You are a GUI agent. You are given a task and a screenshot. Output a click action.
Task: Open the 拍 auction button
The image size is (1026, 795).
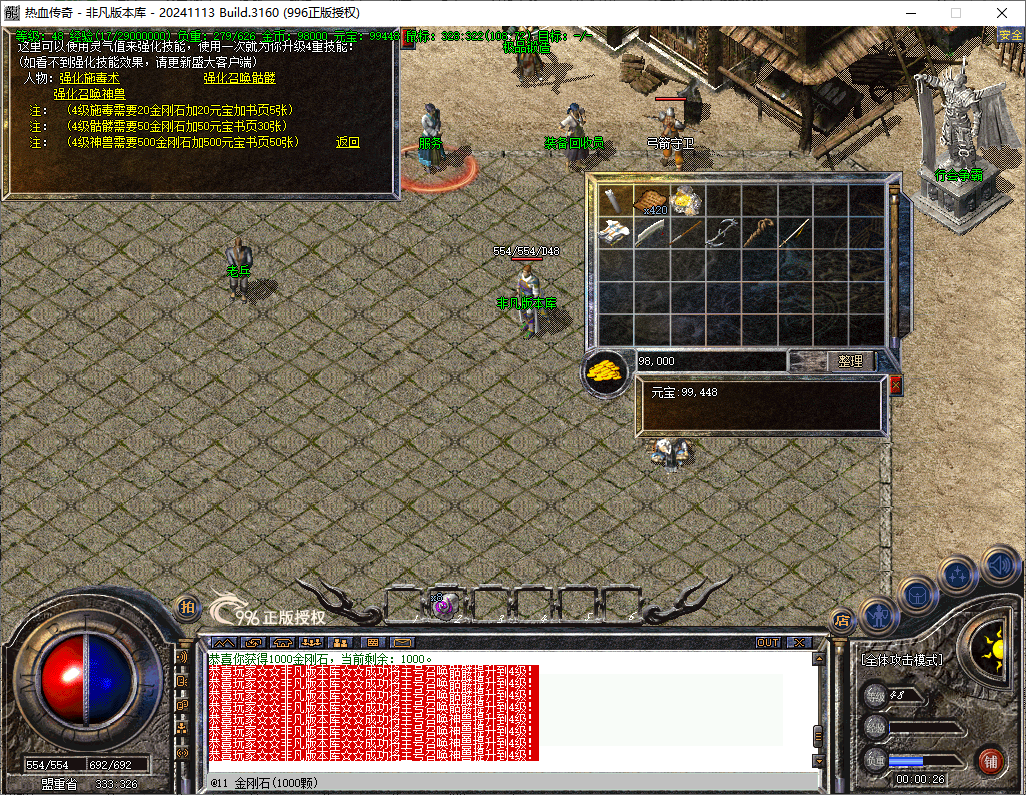[x=187, y=608]
